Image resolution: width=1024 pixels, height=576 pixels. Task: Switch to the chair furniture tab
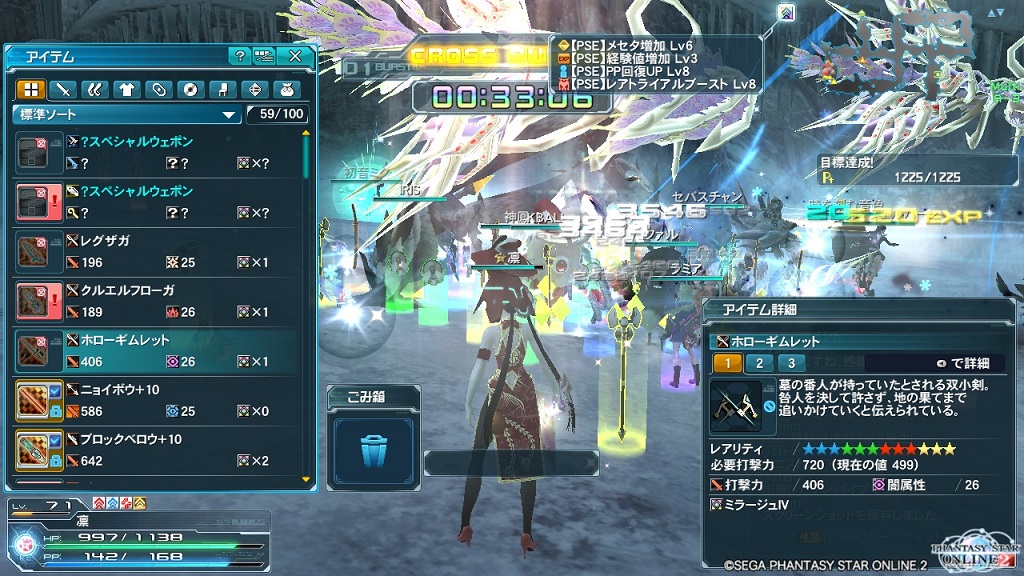pos(220,89)
